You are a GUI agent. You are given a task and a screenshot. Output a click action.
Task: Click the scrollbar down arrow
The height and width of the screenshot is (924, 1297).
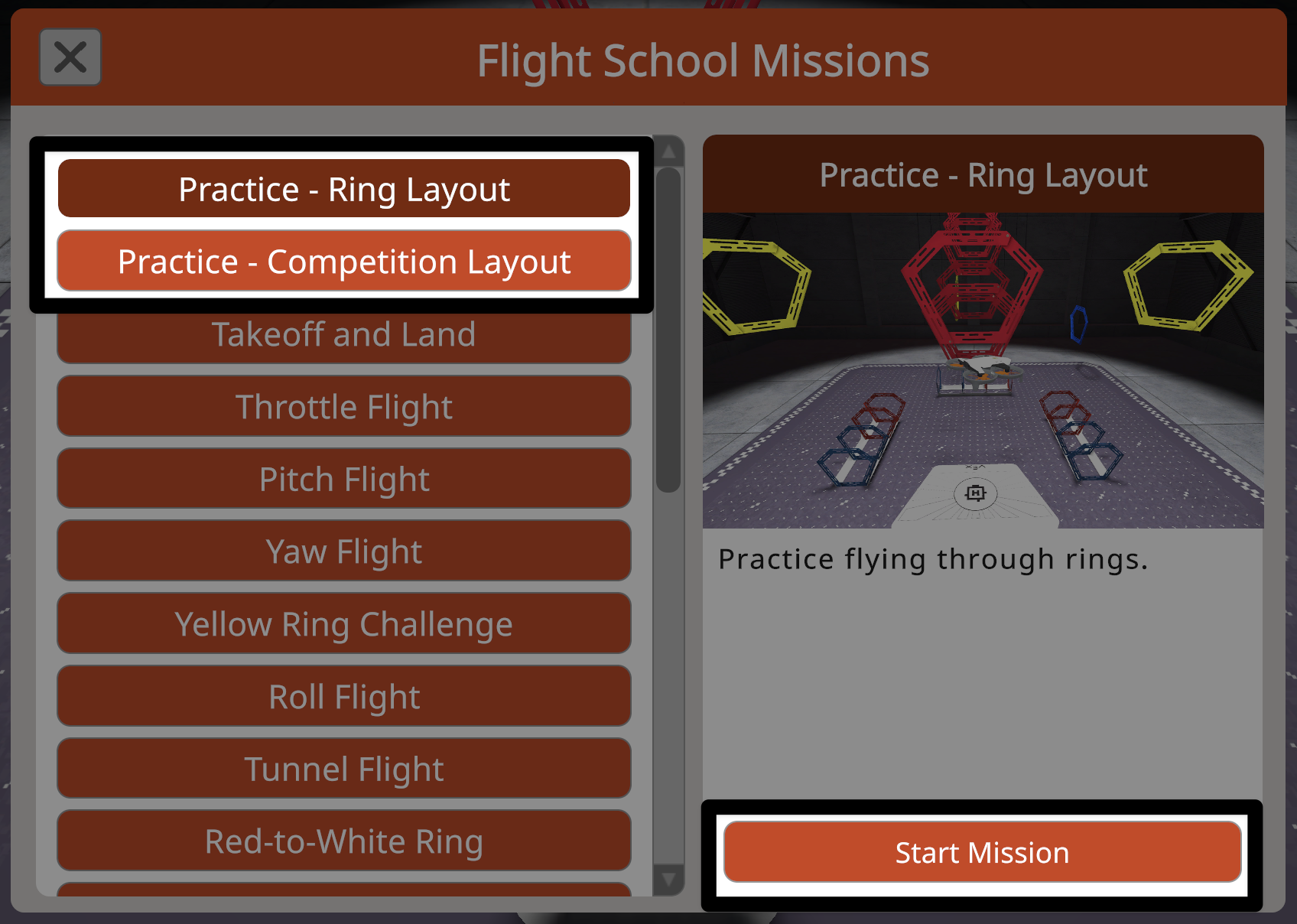click(668, 878)
